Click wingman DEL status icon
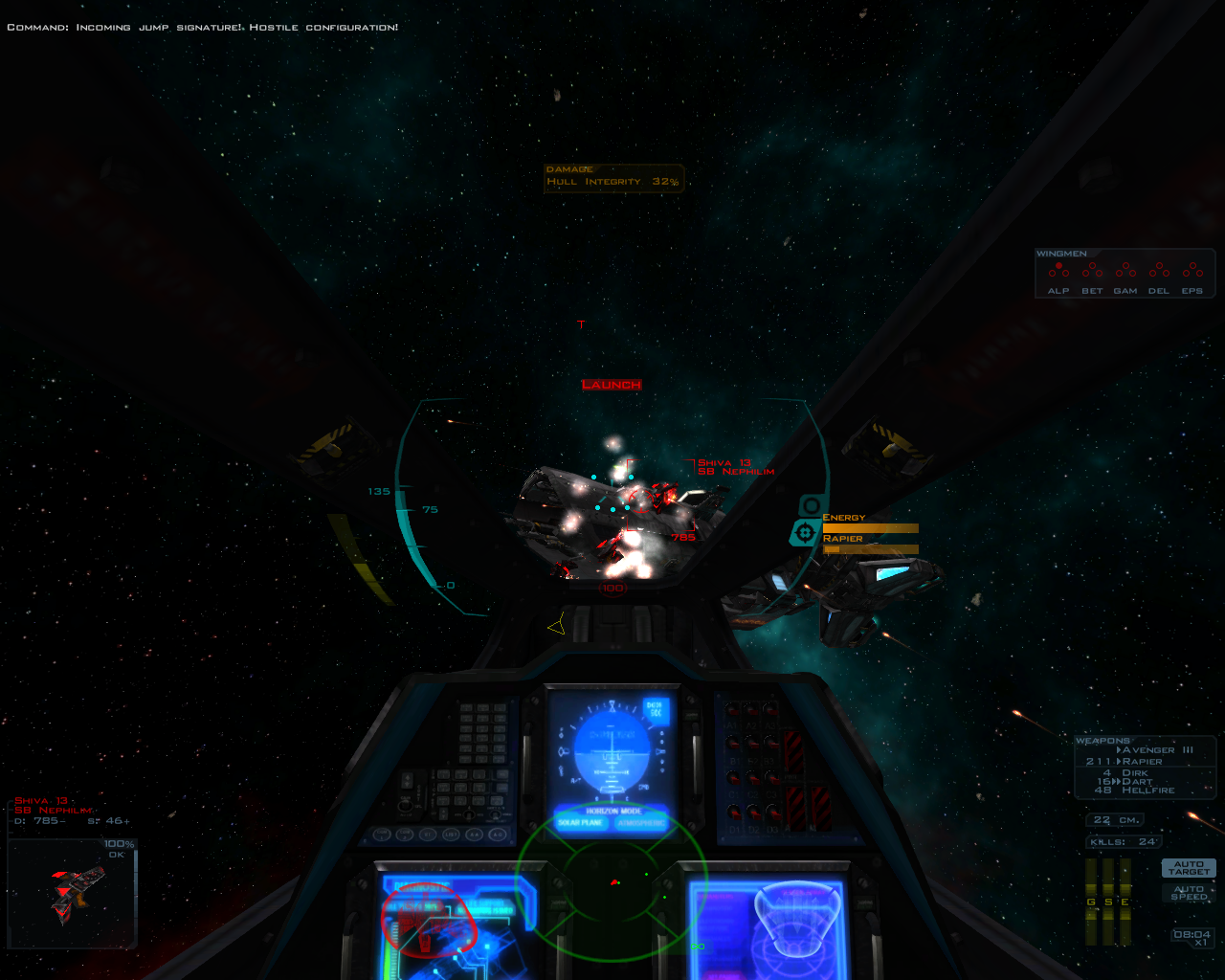This screenshot has height=980, width=1225. (1159, 271)
